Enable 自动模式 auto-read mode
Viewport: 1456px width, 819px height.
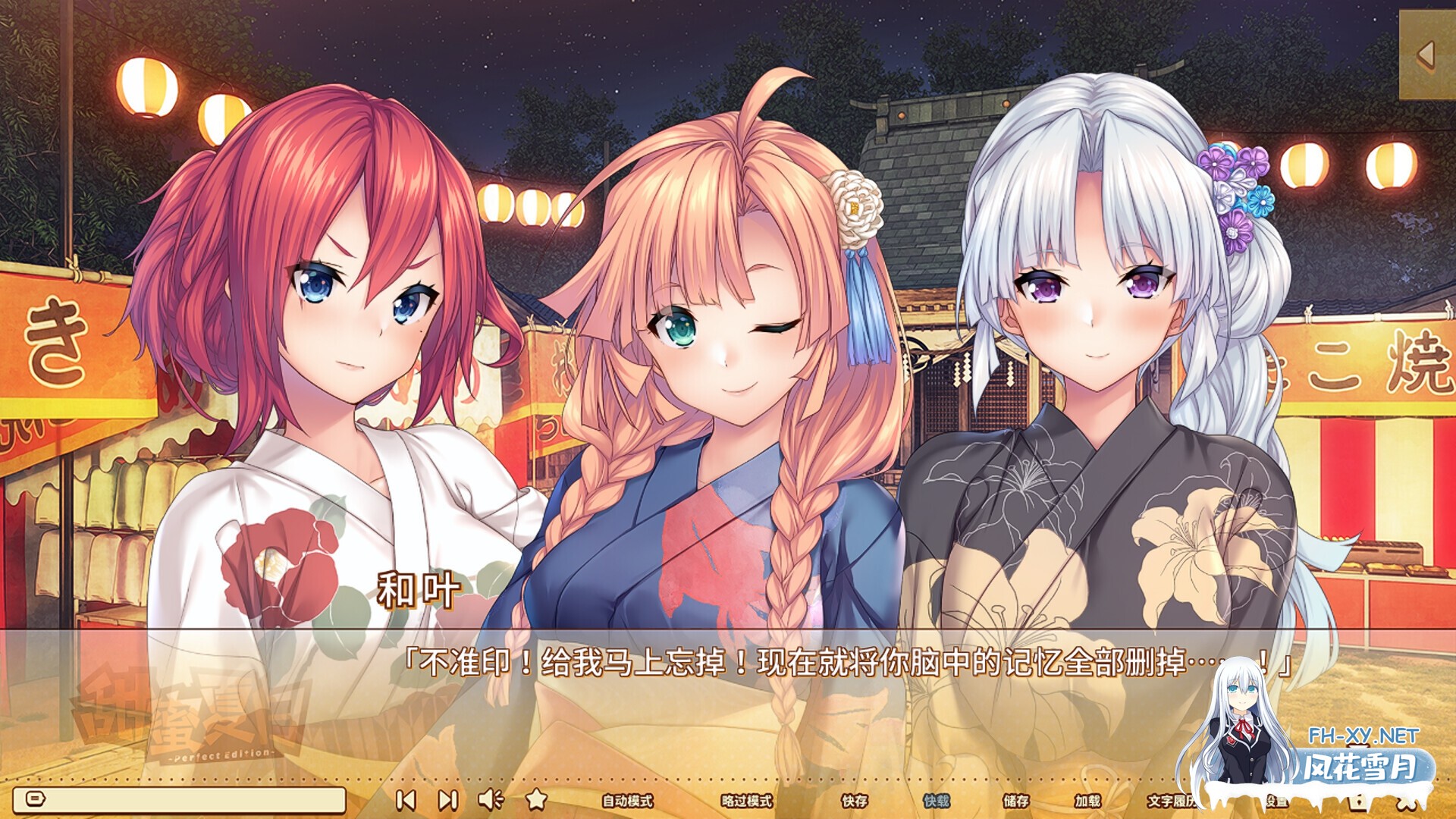(x=629, y=800)
